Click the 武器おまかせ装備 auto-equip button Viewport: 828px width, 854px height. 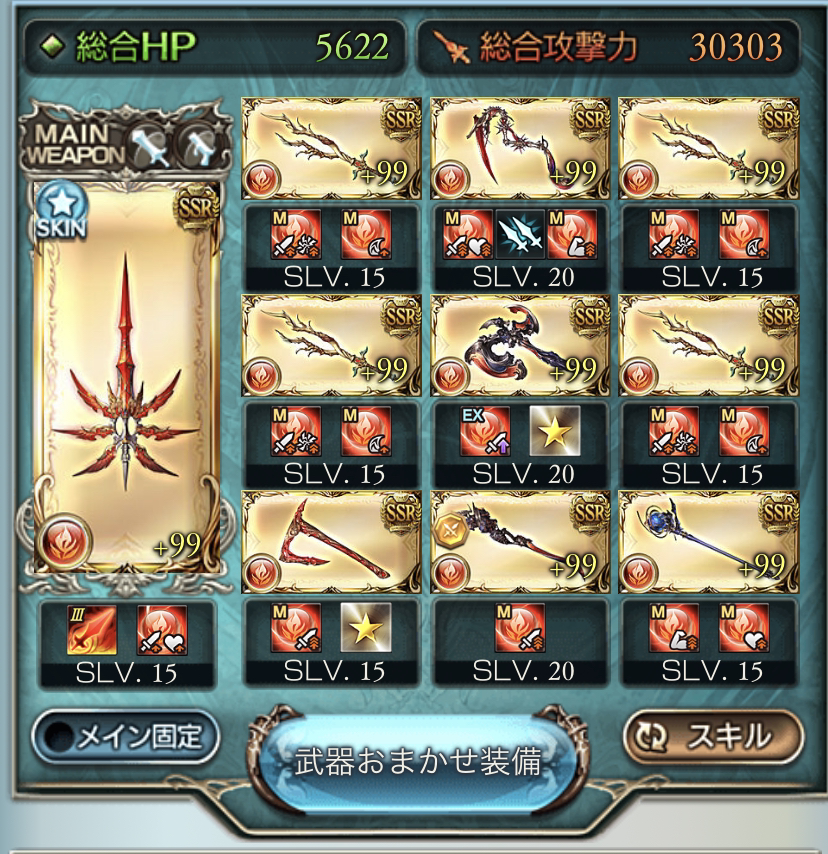(x=418, y=762)
